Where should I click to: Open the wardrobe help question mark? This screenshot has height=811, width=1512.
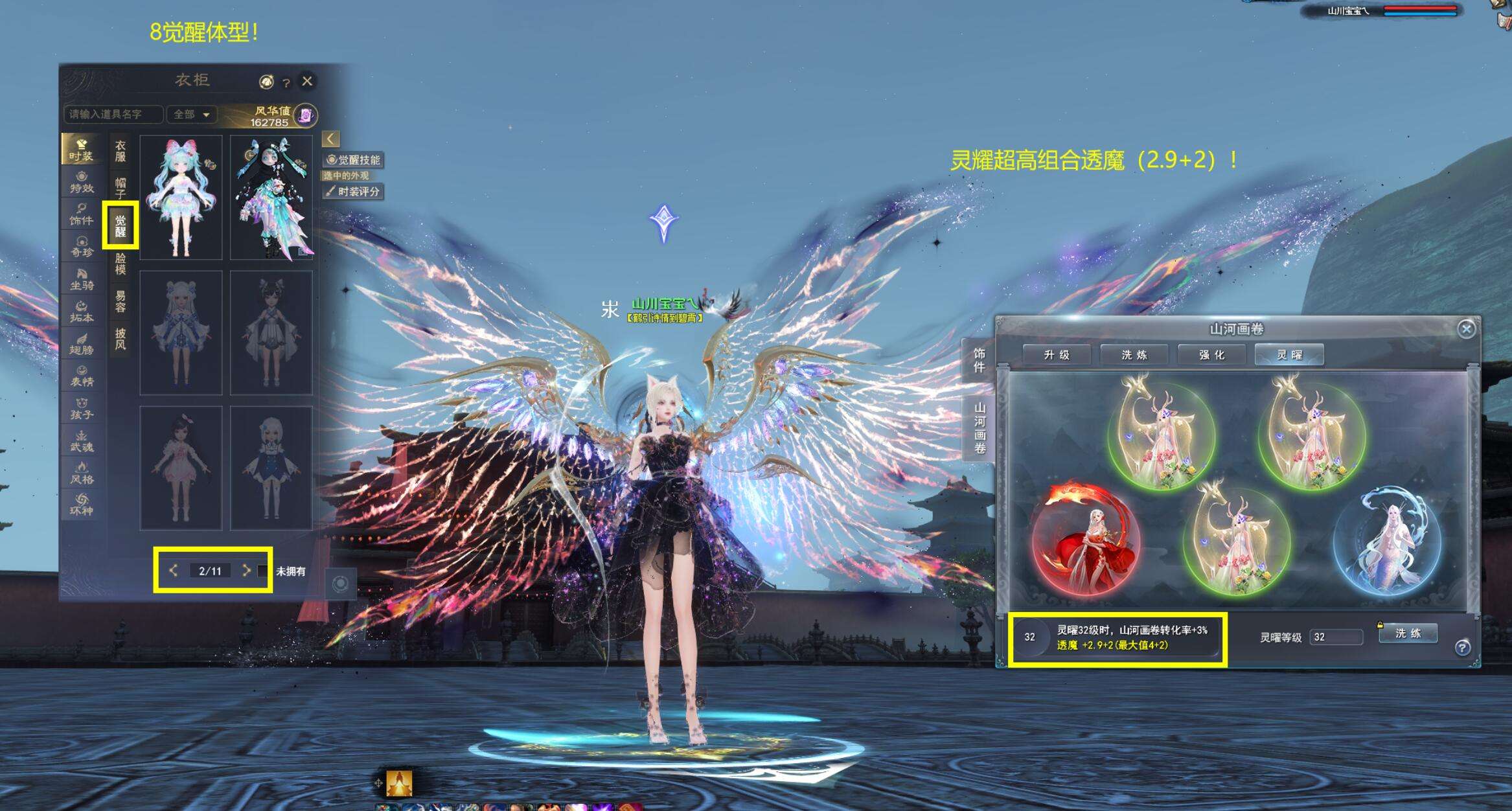(286, 82)
